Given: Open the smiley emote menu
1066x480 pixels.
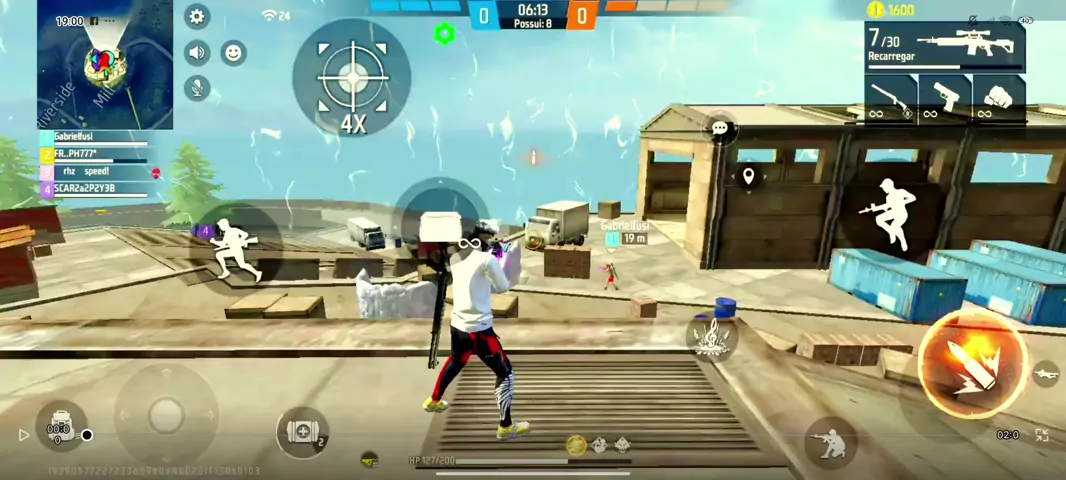Looking at the screenshot, I should click(233, 53).
